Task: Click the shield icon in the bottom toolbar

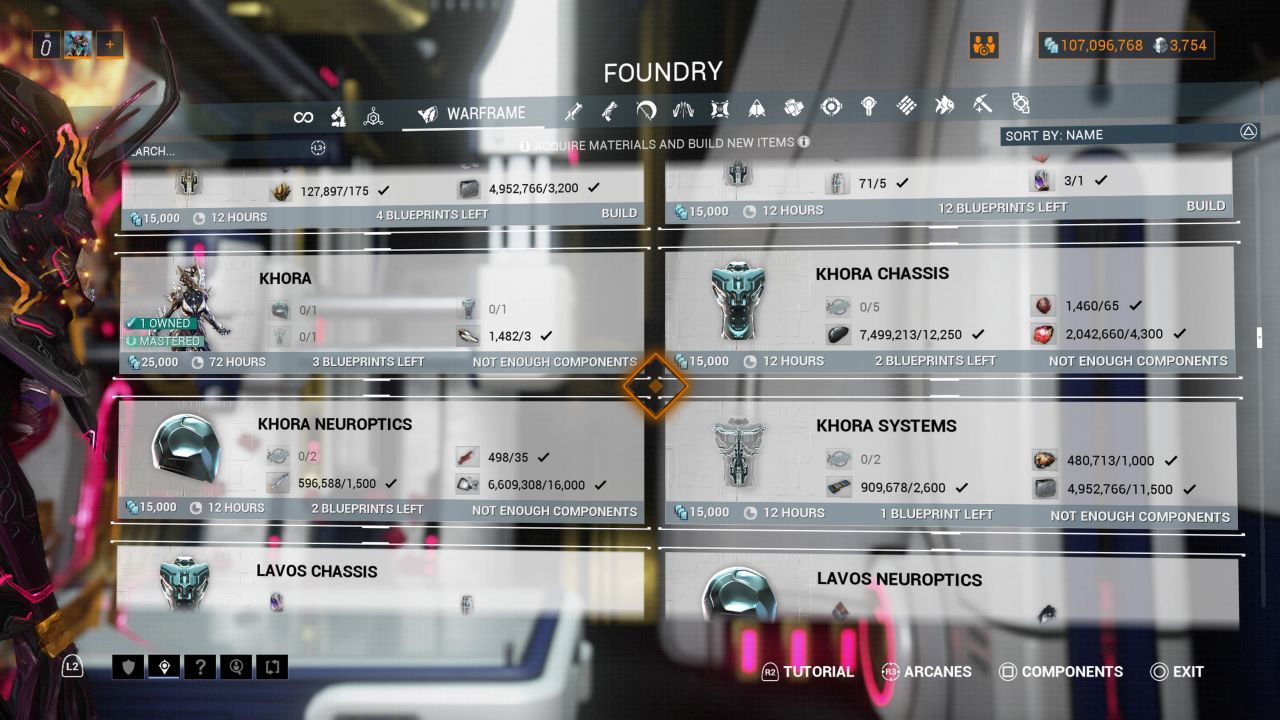Action: click(x=128, y=666)
